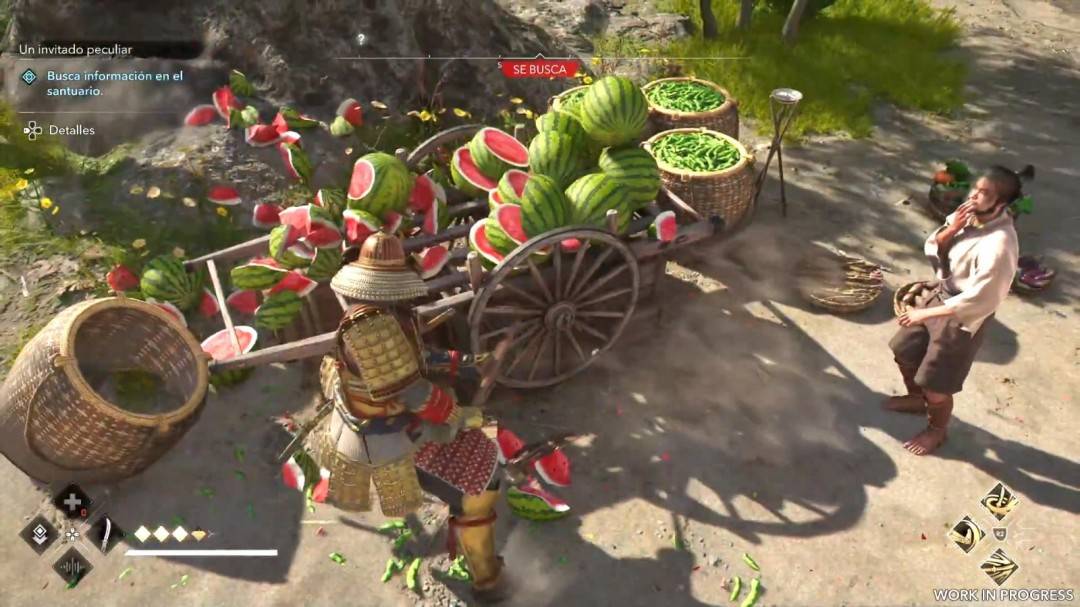Open the 'Un invitado peculiar' quest tracker
This screenshot has width=1080, height=607.
coord(90,49)
